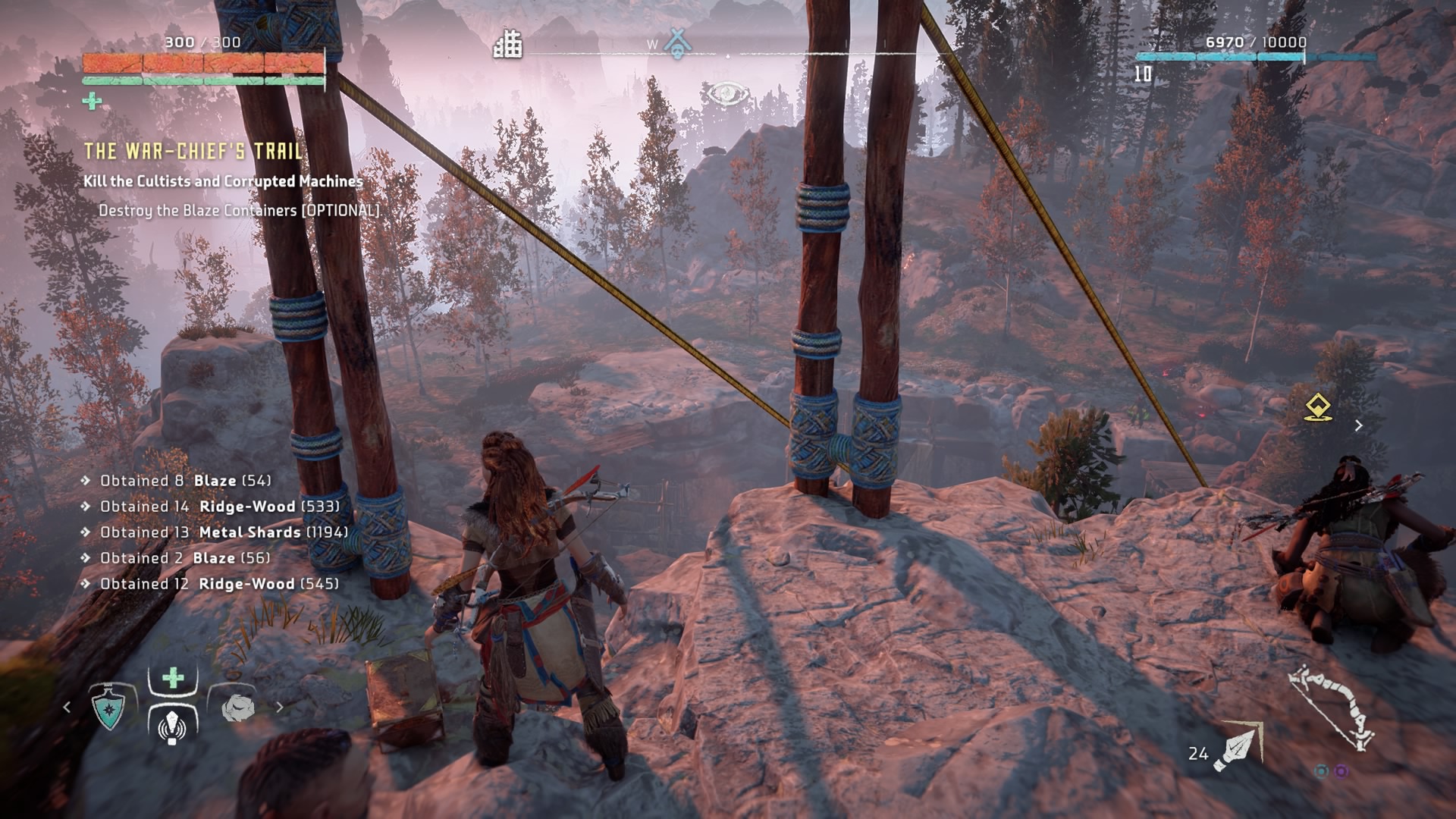Select the rock throwable slot
This screenshot has width=1456, height=819.
click(x=239, y=708)
